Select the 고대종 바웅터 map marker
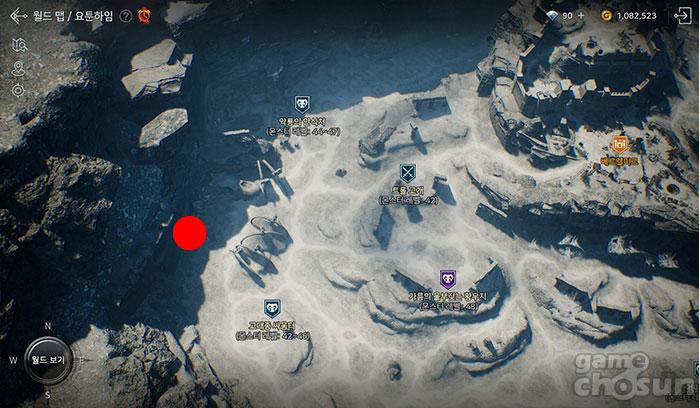This screenshot has width=700, height=408. [x=272, y=308]
